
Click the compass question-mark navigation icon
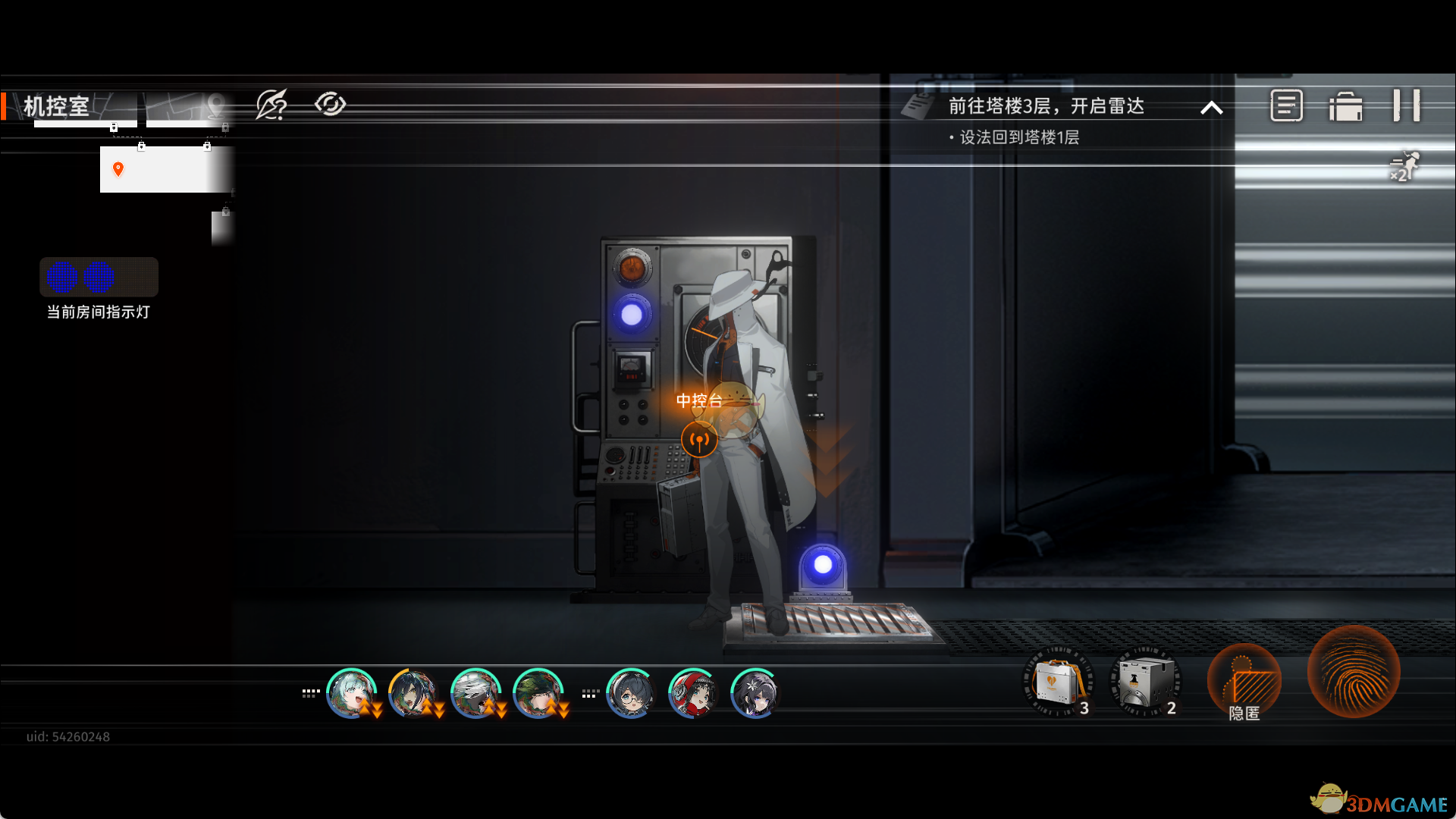(271, 105)
